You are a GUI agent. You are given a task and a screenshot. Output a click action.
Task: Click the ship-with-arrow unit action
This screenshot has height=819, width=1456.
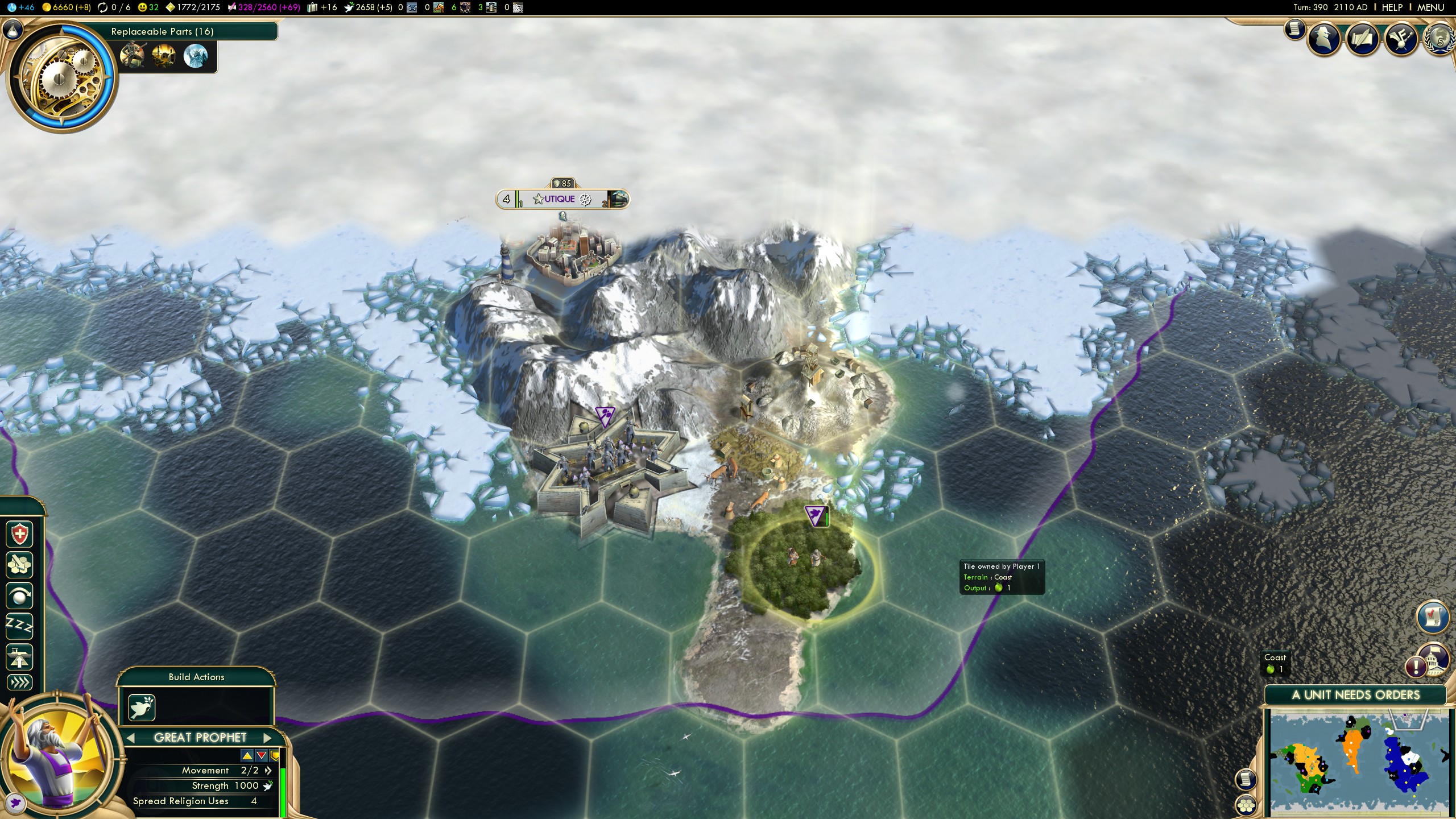(x=19, y=657)
